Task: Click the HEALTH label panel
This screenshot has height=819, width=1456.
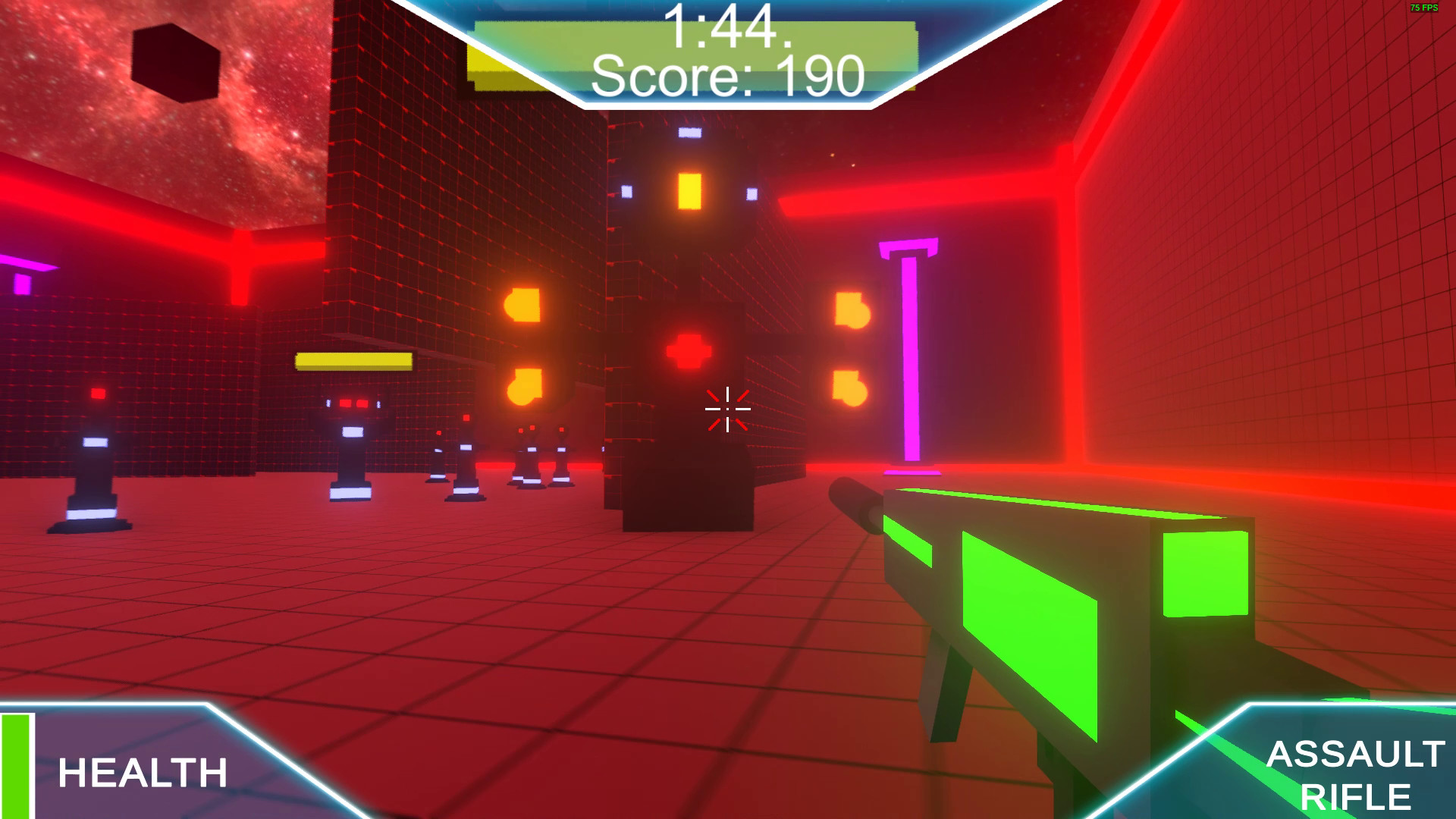Action: point(144,772)
